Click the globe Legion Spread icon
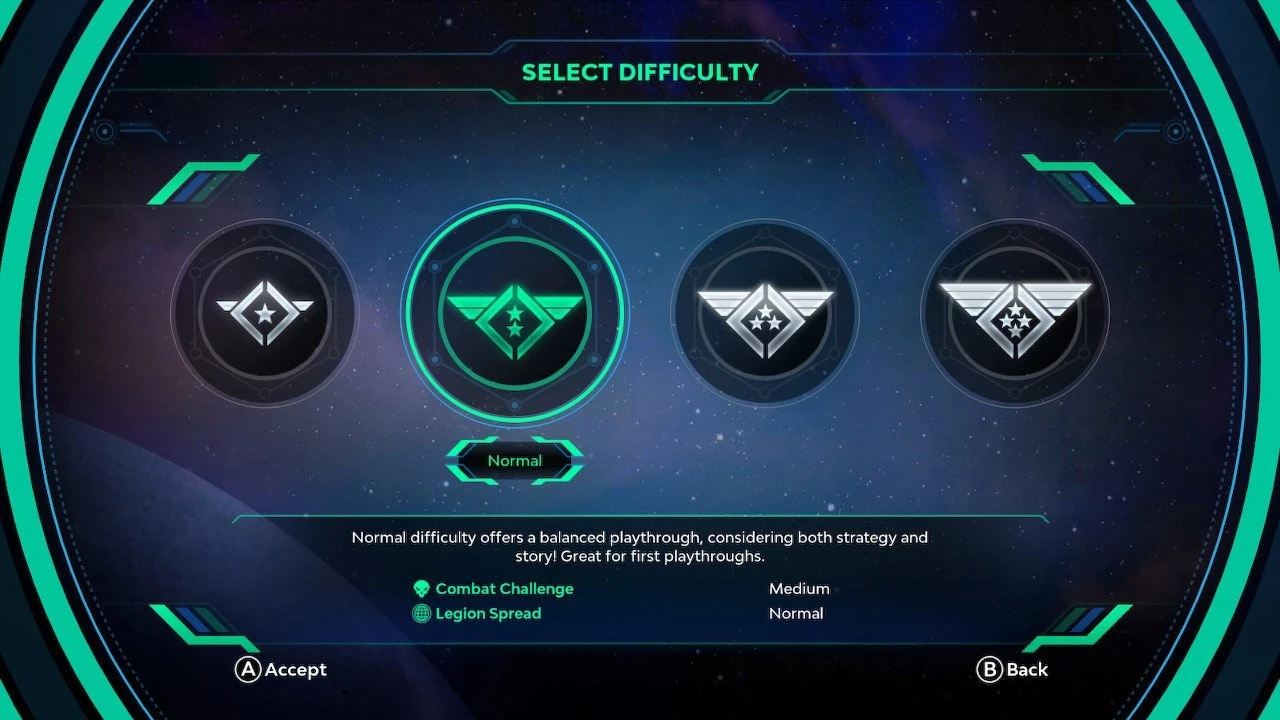 [x=422, y=613]
